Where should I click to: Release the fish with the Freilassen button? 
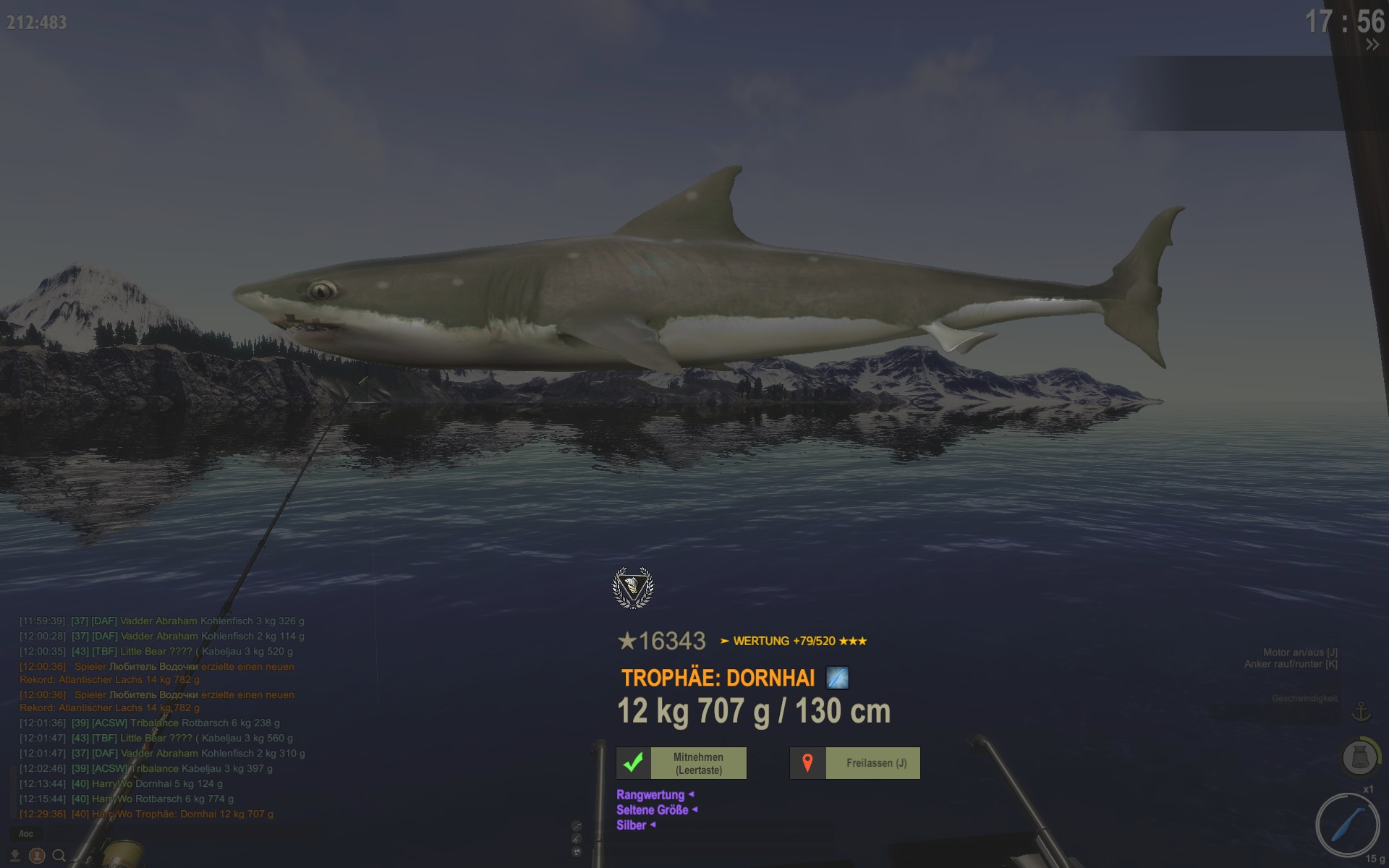click(854, 763)
